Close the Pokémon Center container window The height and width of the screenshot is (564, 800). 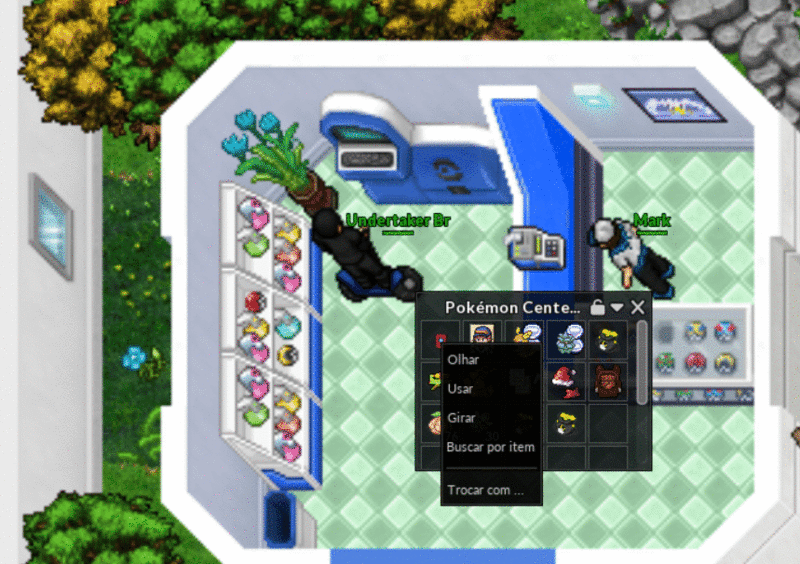coord(638,307)
